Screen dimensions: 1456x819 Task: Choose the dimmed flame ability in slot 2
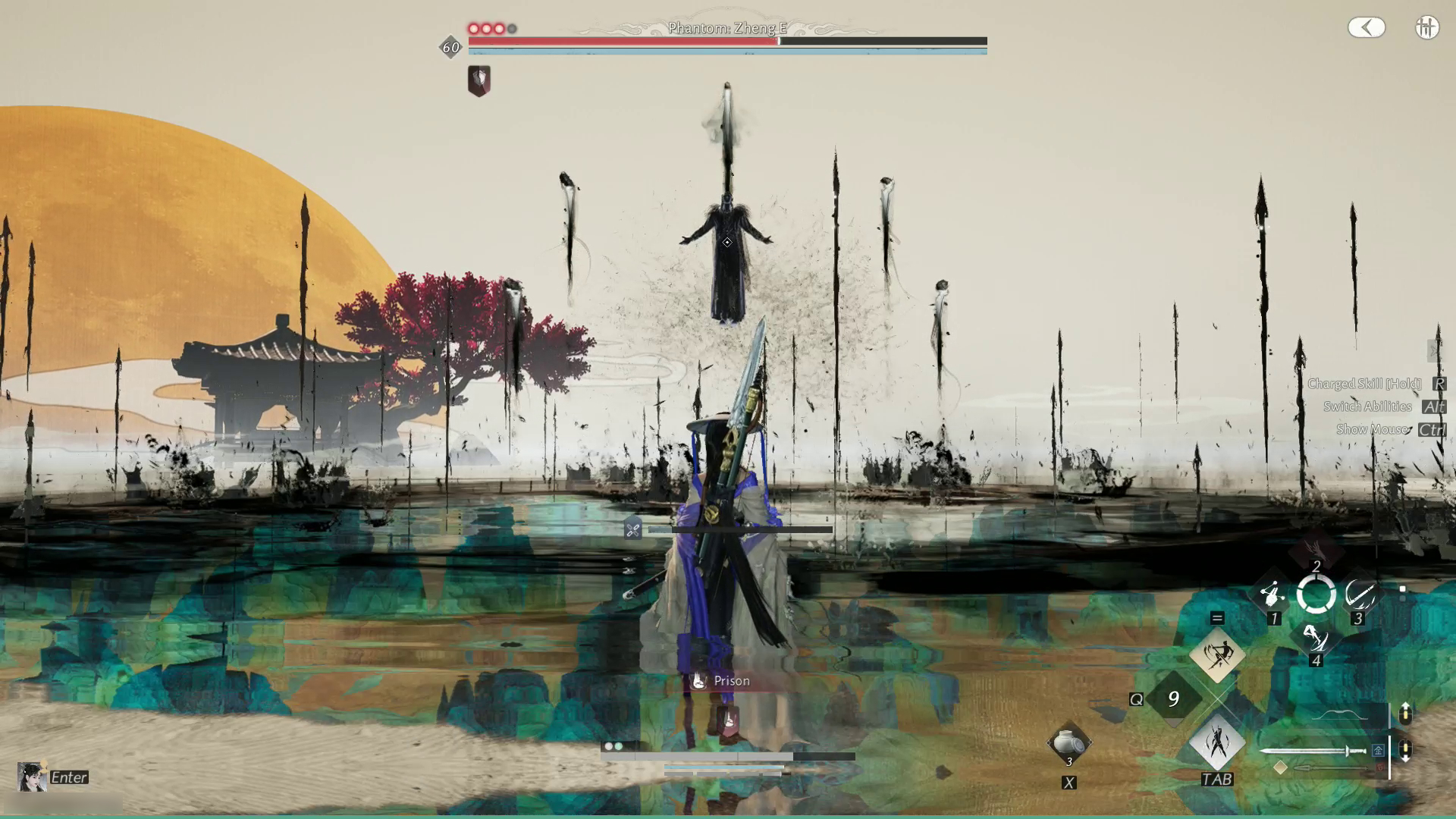1316,551
